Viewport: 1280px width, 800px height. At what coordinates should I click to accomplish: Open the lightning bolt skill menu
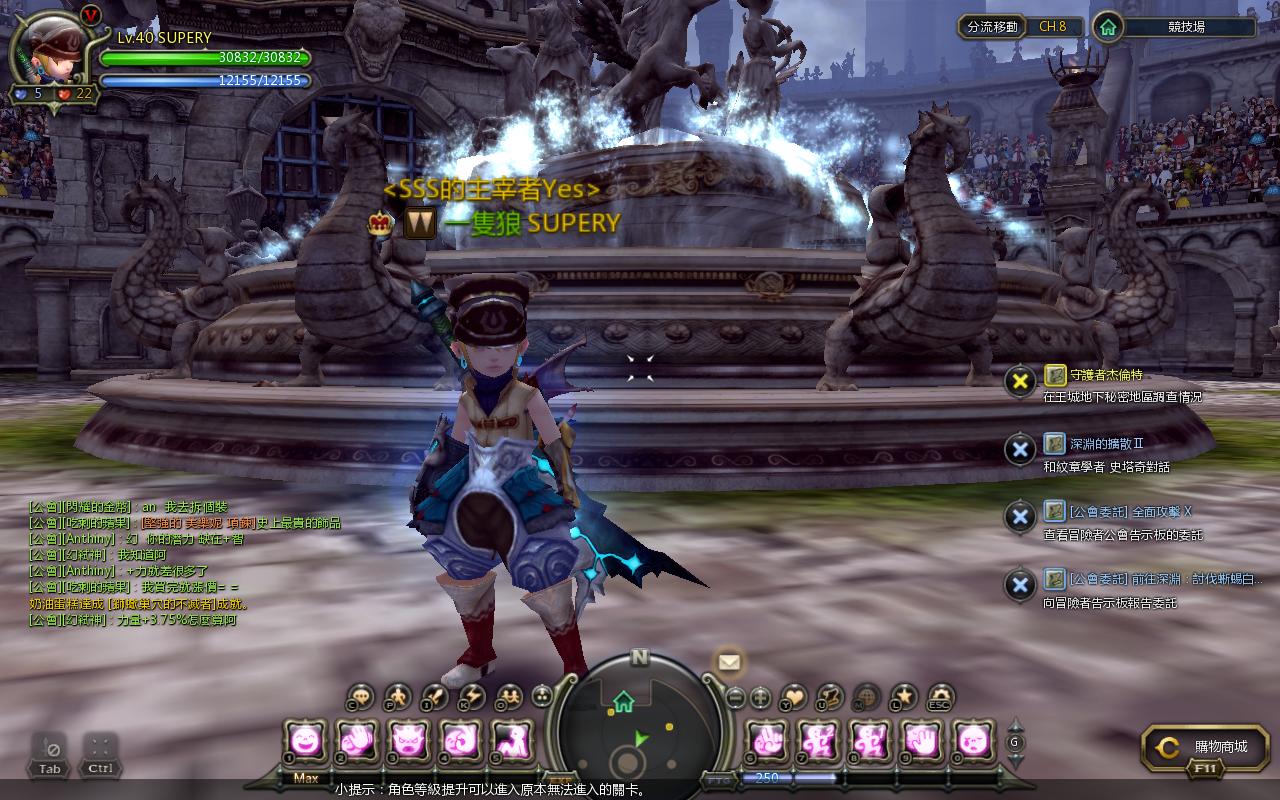tap(471, 697)
